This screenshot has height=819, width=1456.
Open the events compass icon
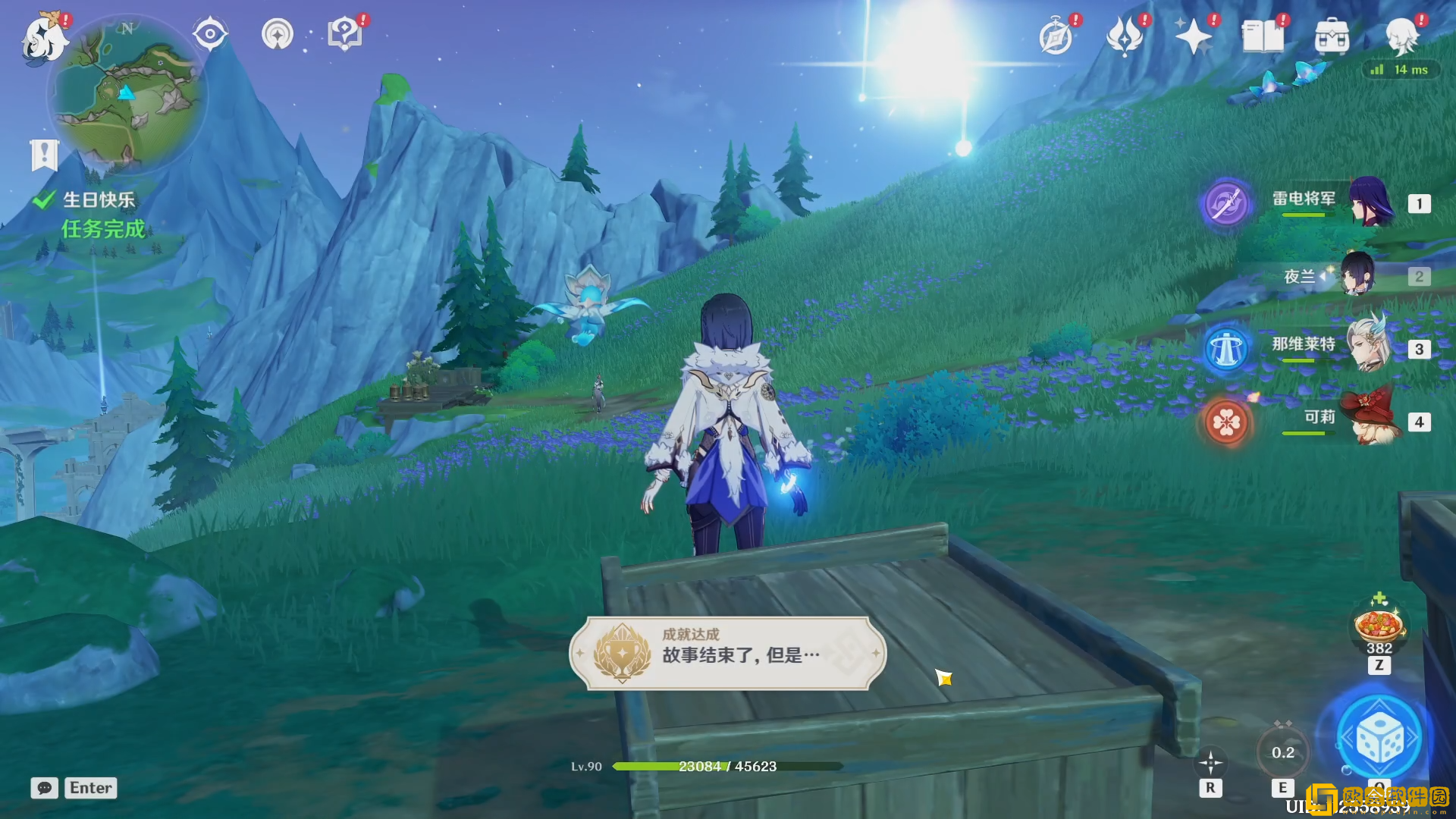1056,36
